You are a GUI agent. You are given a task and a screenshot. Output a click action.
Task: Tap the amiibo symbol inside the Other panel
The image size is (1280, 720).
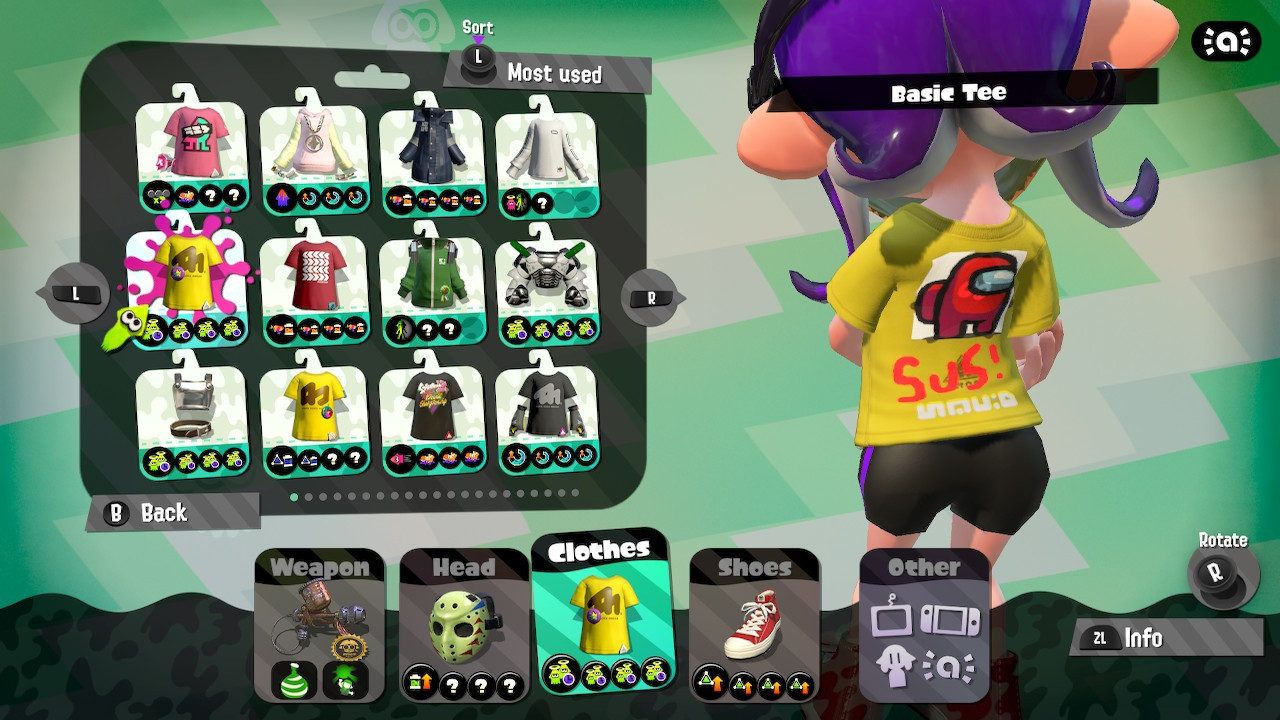click(x=951, y=663)
